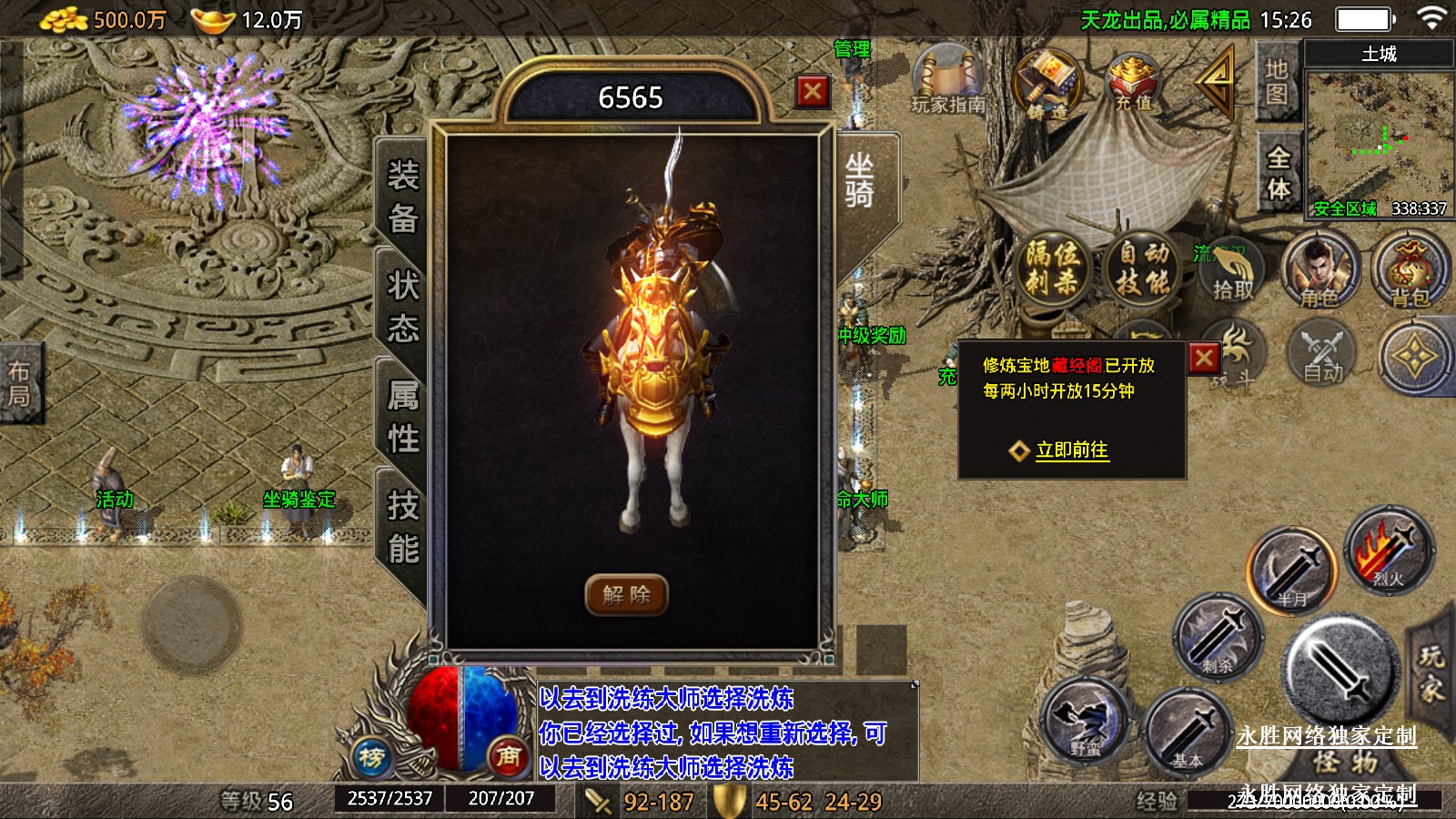Follow the 立即前往 go-now link
1456x819 pixels.
(1071, 450)
